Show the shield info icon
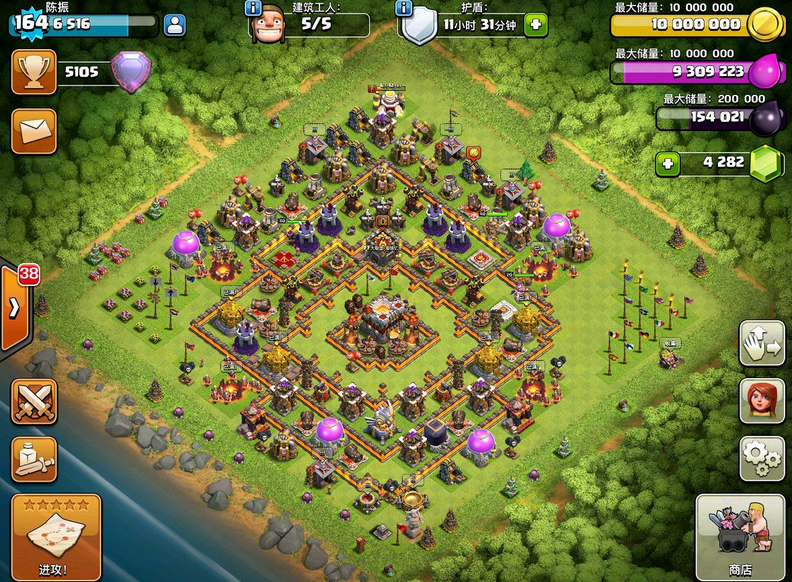The height and width of the screenshot is (582, 792). click(404, 8)
